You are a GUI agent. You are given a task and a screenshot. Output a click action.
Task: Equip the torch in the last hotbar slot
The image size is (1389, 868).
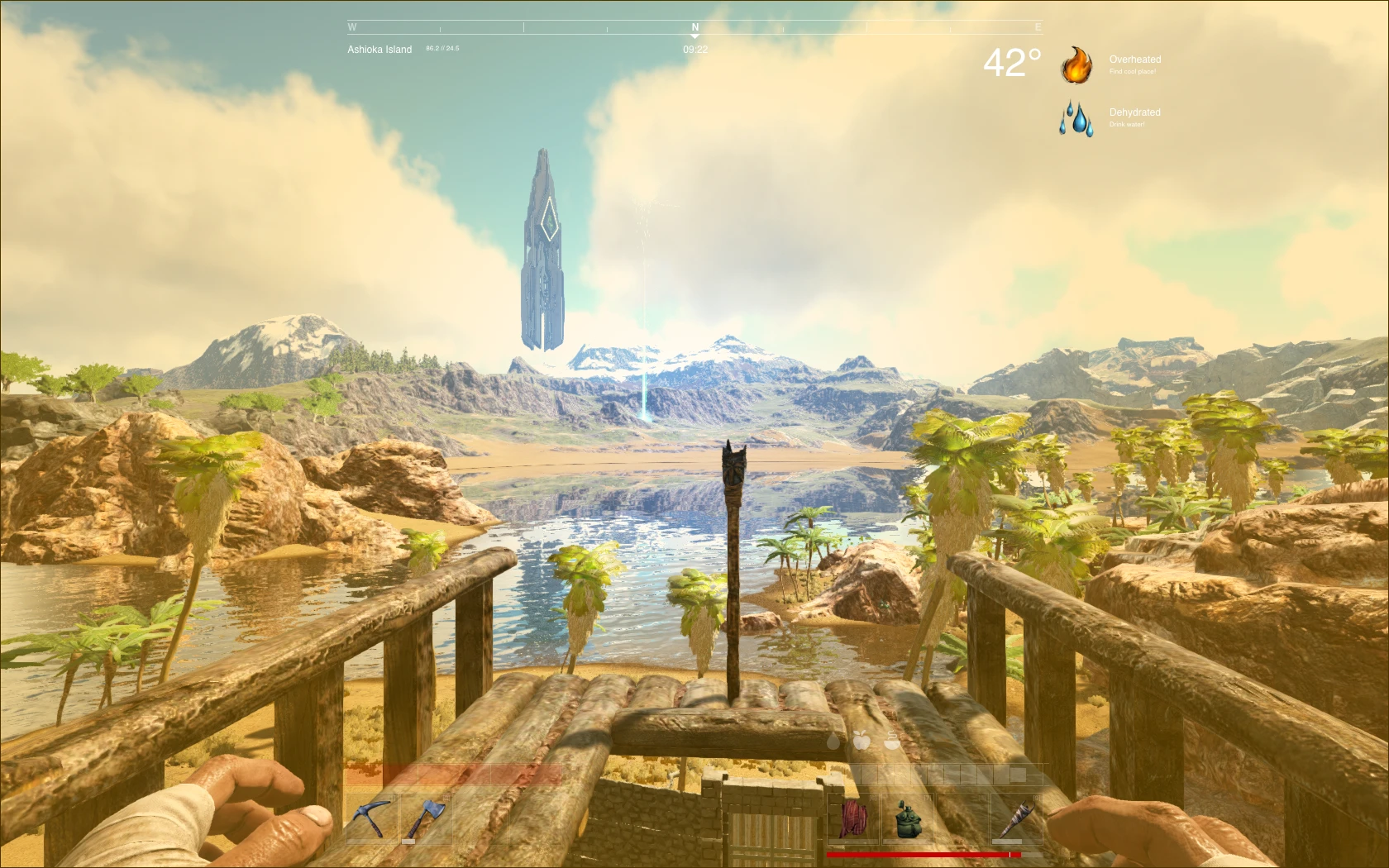[1017, 818]
